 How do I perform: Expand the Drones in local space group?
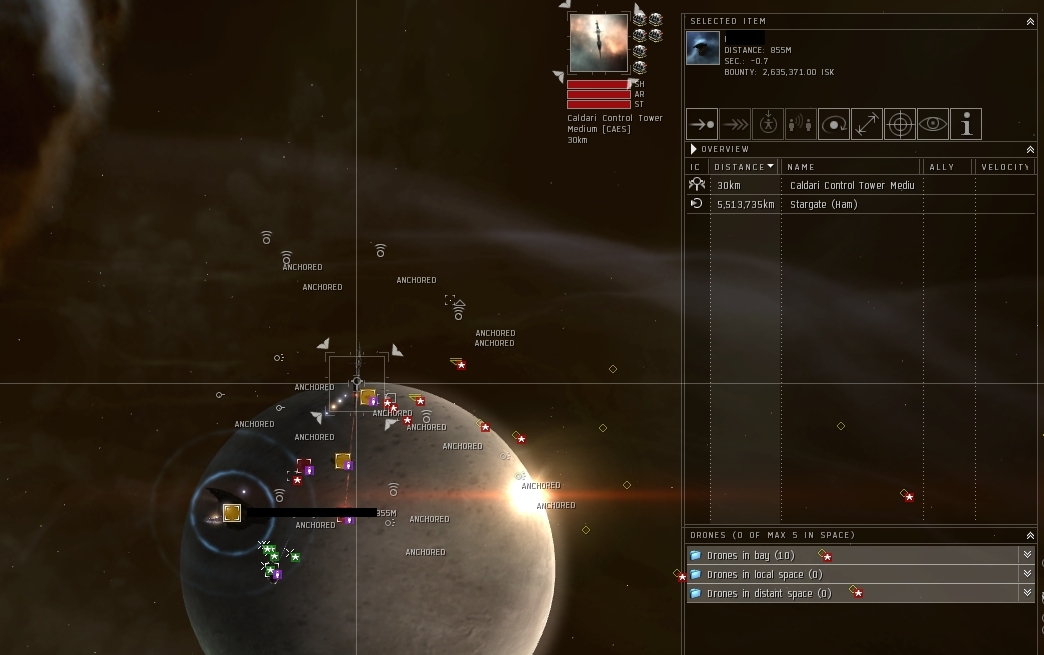[1027, 574]
